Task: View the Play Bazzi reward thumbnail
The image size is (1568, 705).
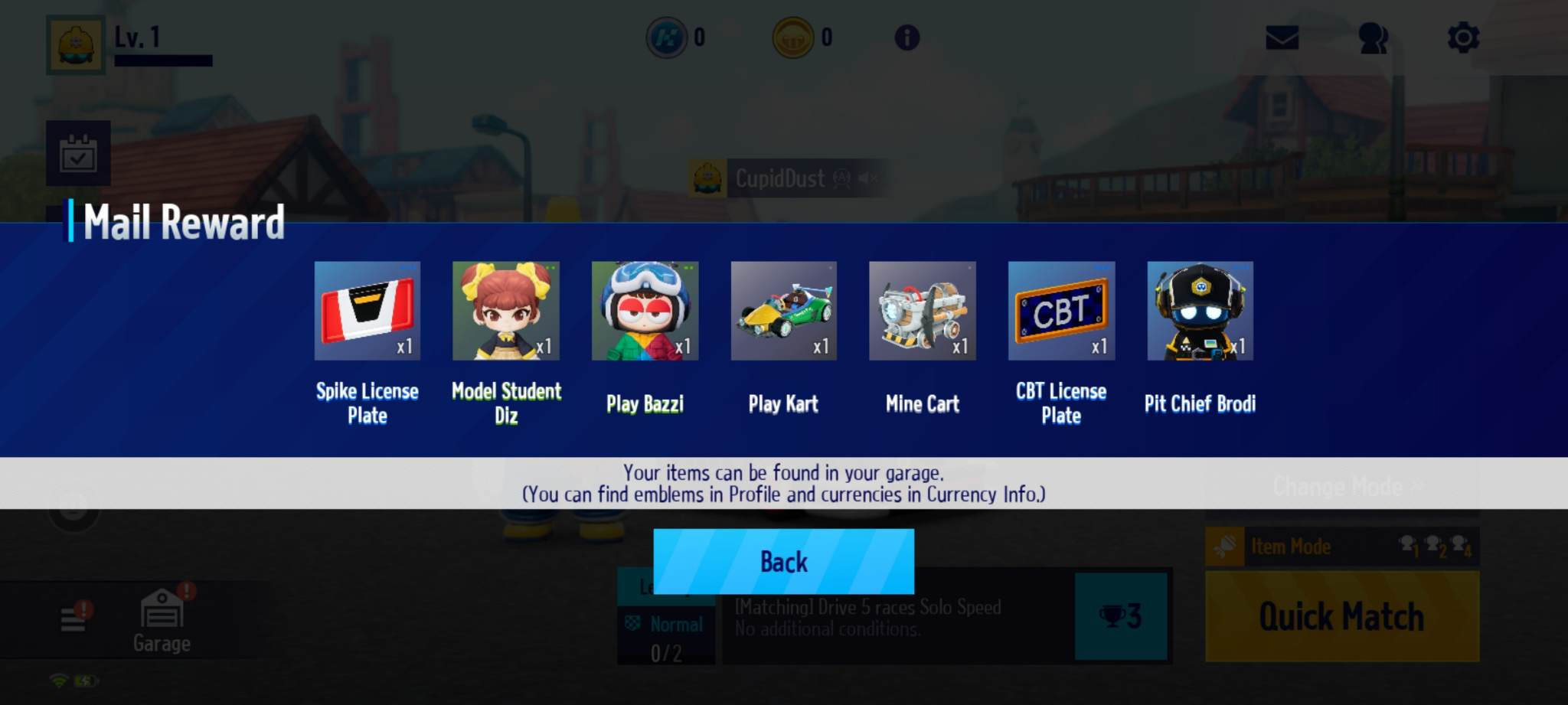Action: 645,312
